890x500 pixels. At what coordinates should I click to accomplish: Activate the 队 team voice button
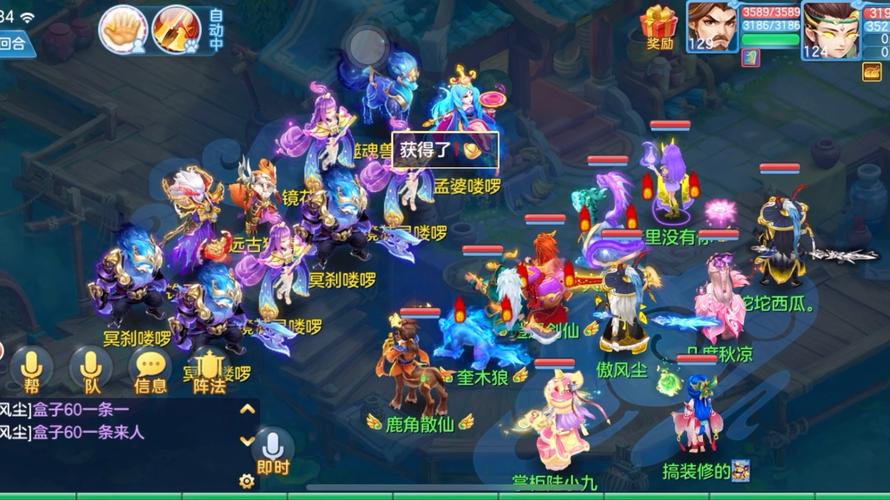[x=91, y=368]
